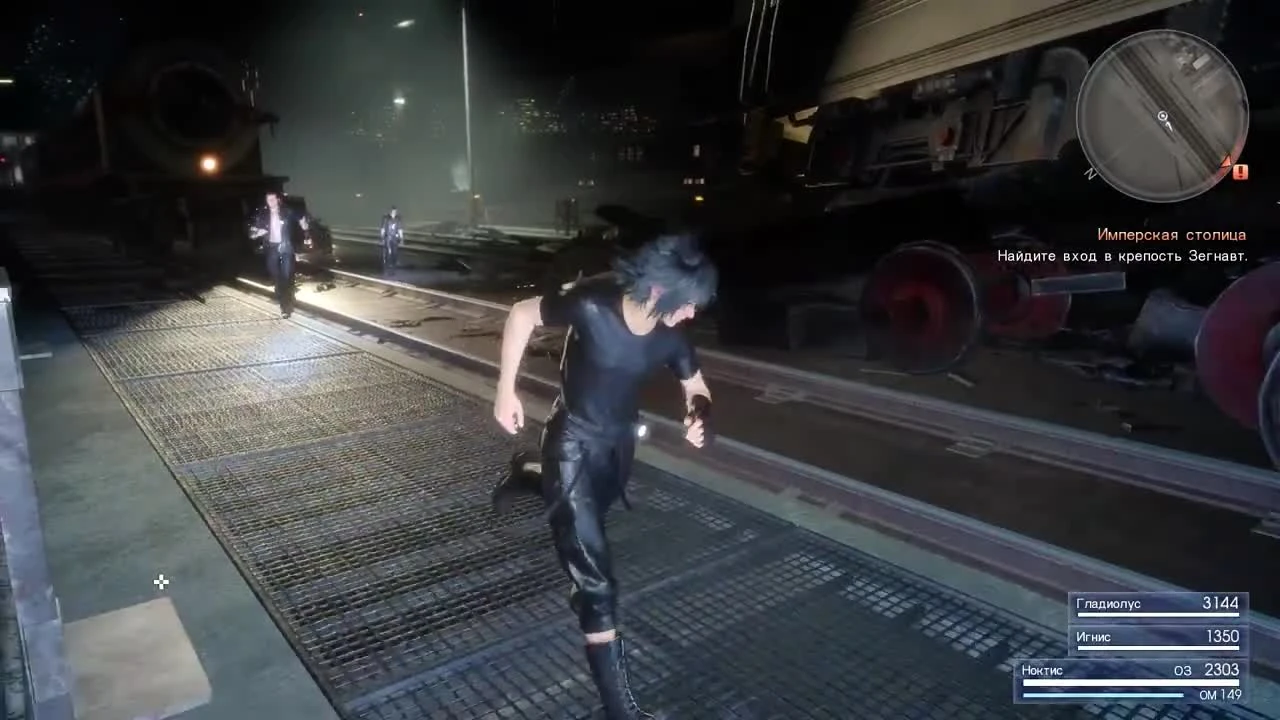Viewport: 1280px width, 720px height.
Task: Click the orange waypoint triangle on the minimap
Action: tap(1227, 161)
